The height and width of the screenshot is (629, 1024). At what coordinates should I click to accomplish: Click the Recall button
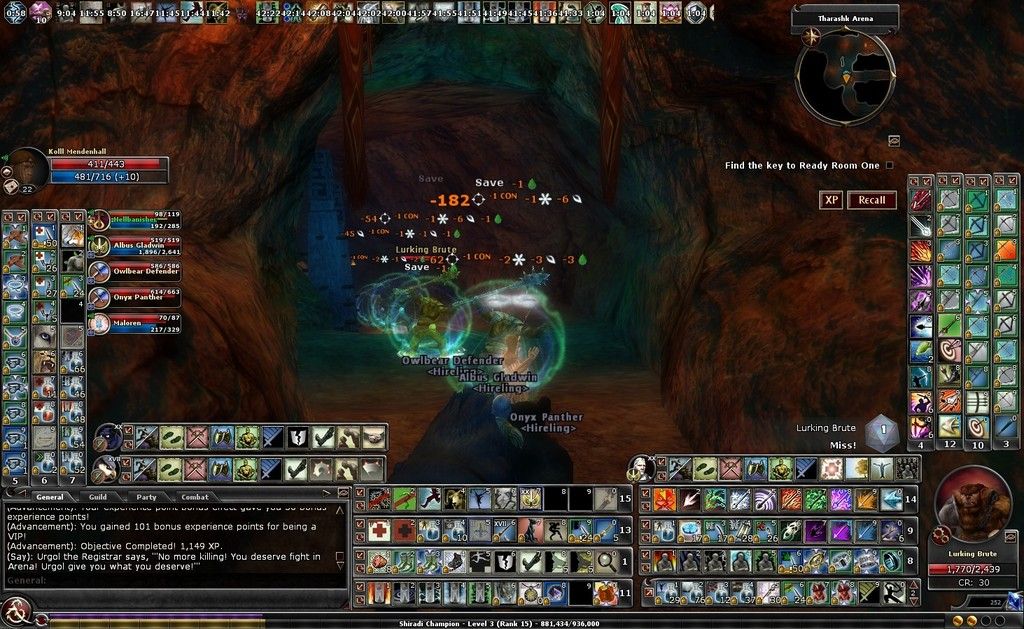[x=871, y=200]
